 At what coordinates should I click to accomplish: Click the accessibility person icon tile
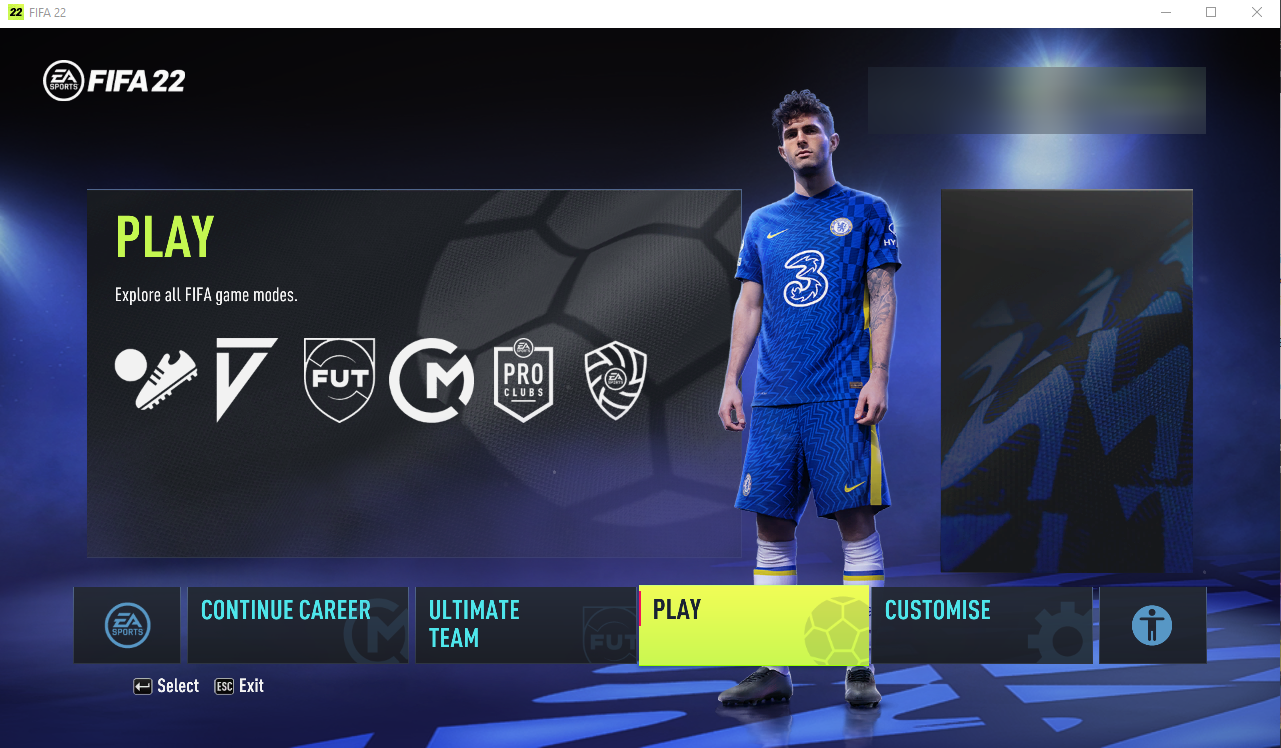click(x=1152, y=624)
